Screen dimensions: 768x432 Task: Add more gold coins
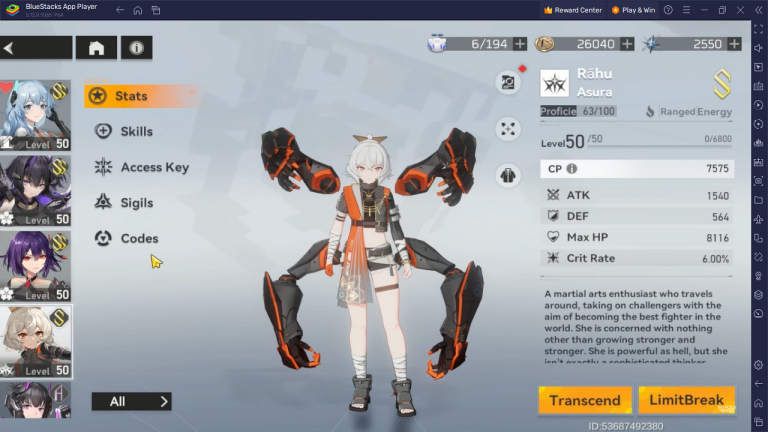click(627, 44)
